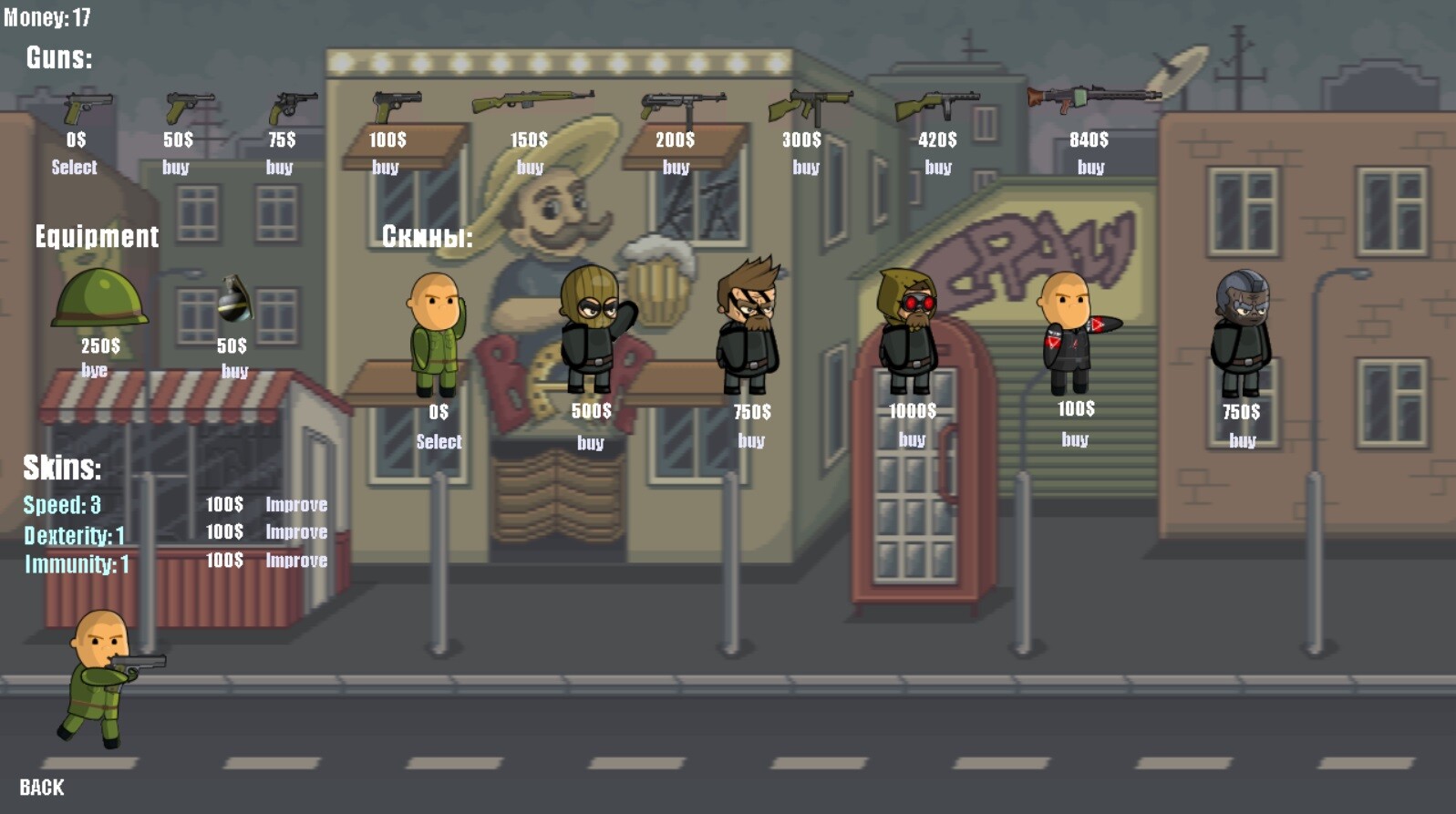Screen dimensions: 1456x814
Task: Buy the bald hitman skin for 100$
Action: coord(1076,440)
